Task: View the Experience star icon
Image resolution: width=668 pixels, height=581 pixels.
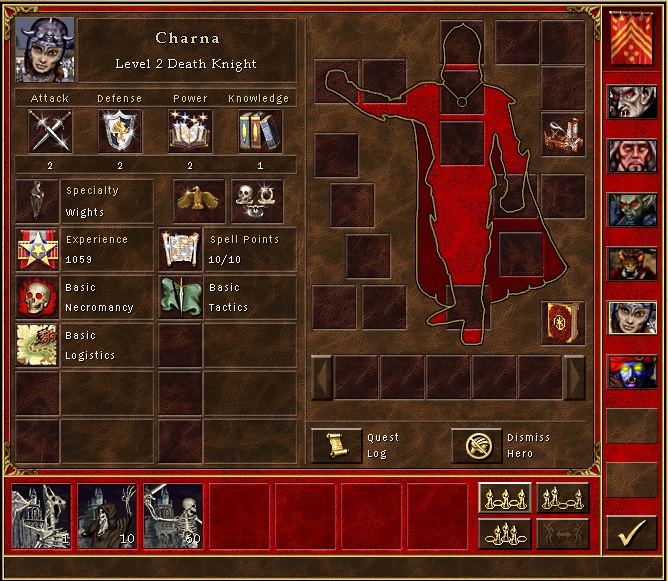Action: [38, 250]
